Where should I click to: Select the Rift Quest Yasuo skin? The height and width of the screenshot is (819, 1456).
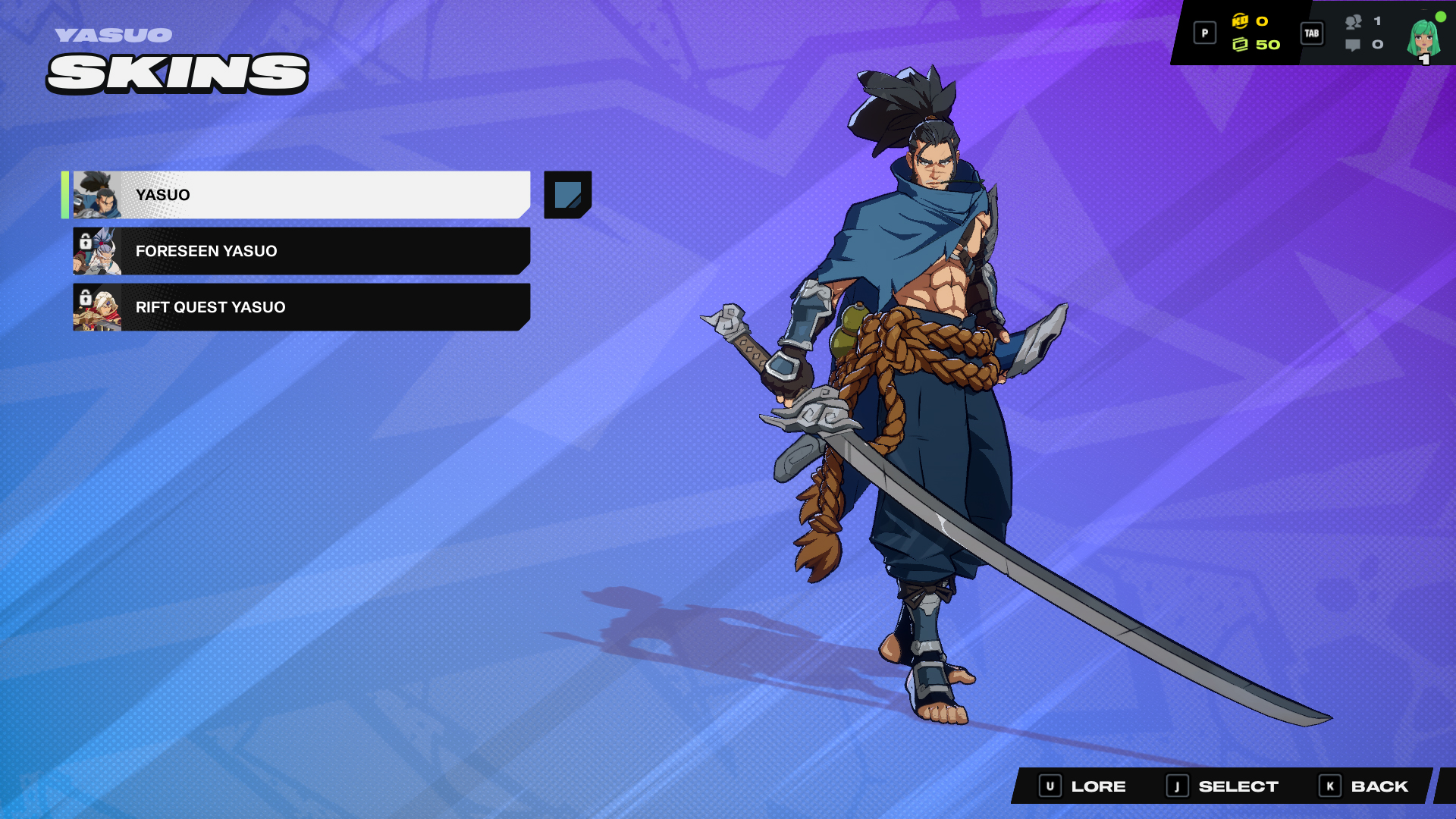303,307
